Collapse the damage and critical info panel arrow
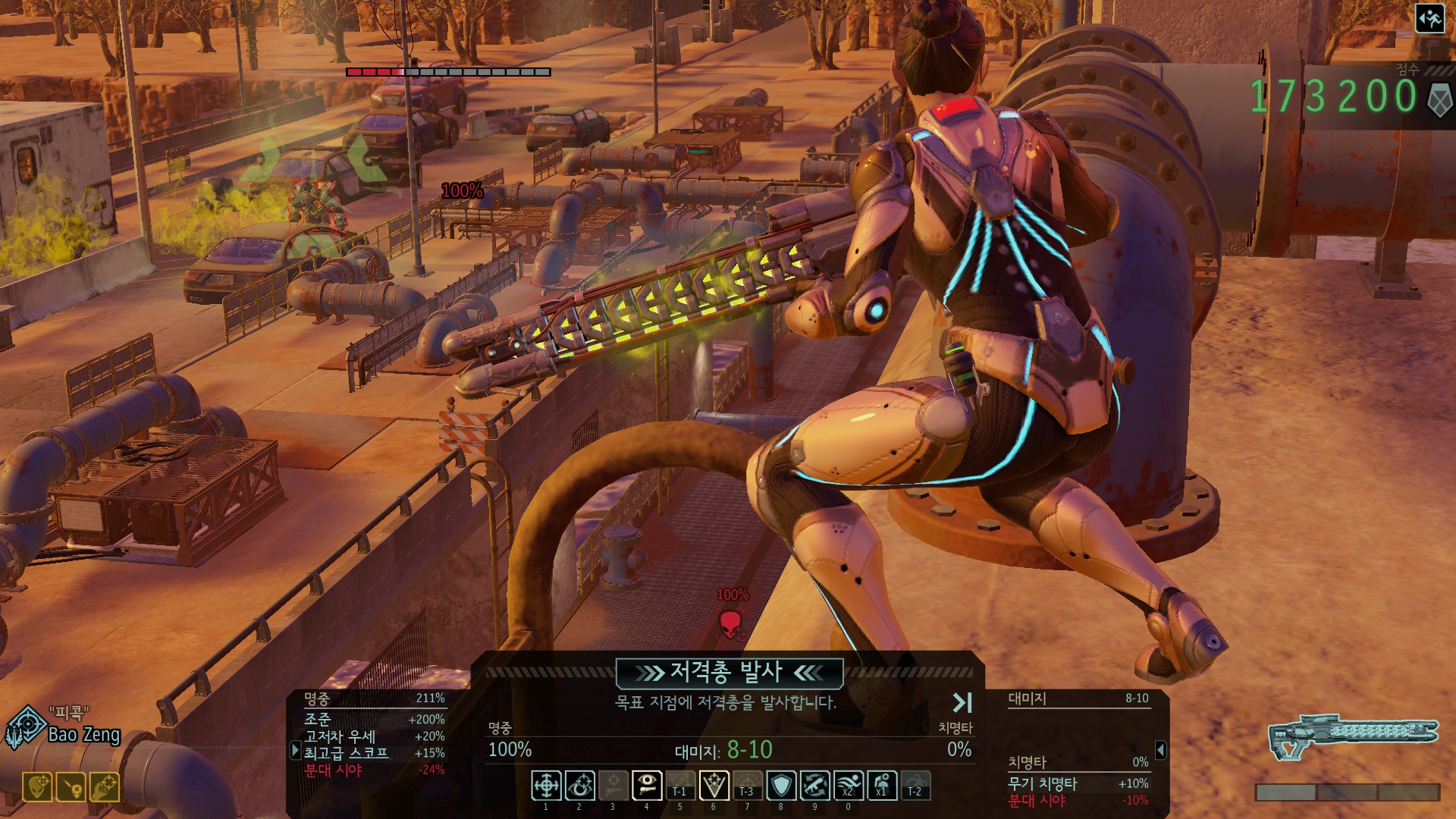The image size is (1456, 819). click(1160, 751)
